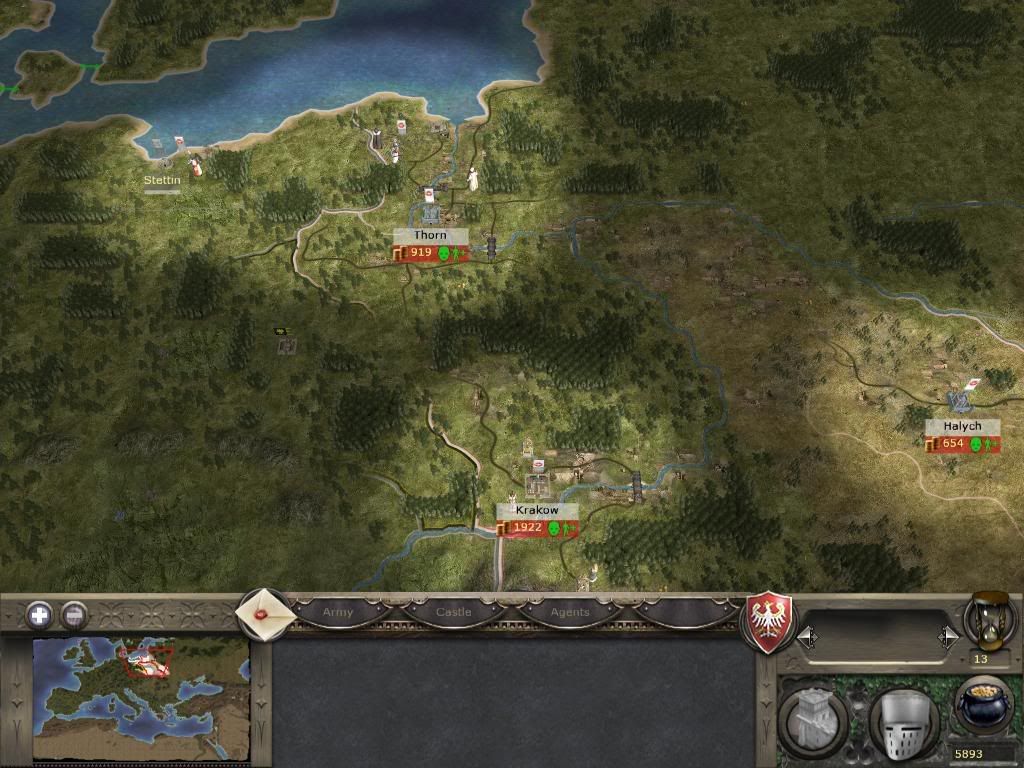Select previous item with left arrow
This screenshot has height=768, width=1024.
807,636
